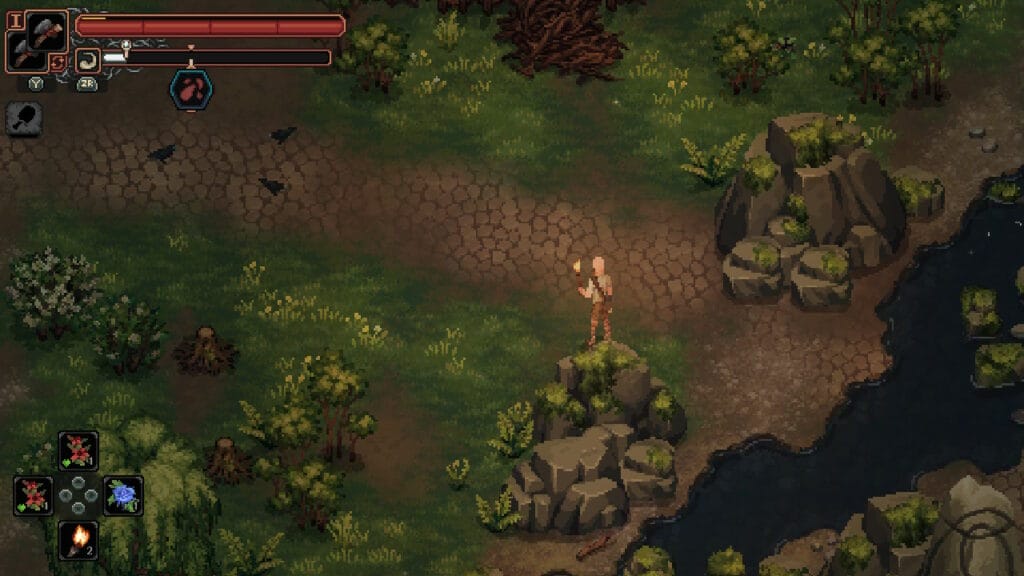Click the drumstick hunger status icon
The image size is (1024, 576).
click(x=23, y=120)
